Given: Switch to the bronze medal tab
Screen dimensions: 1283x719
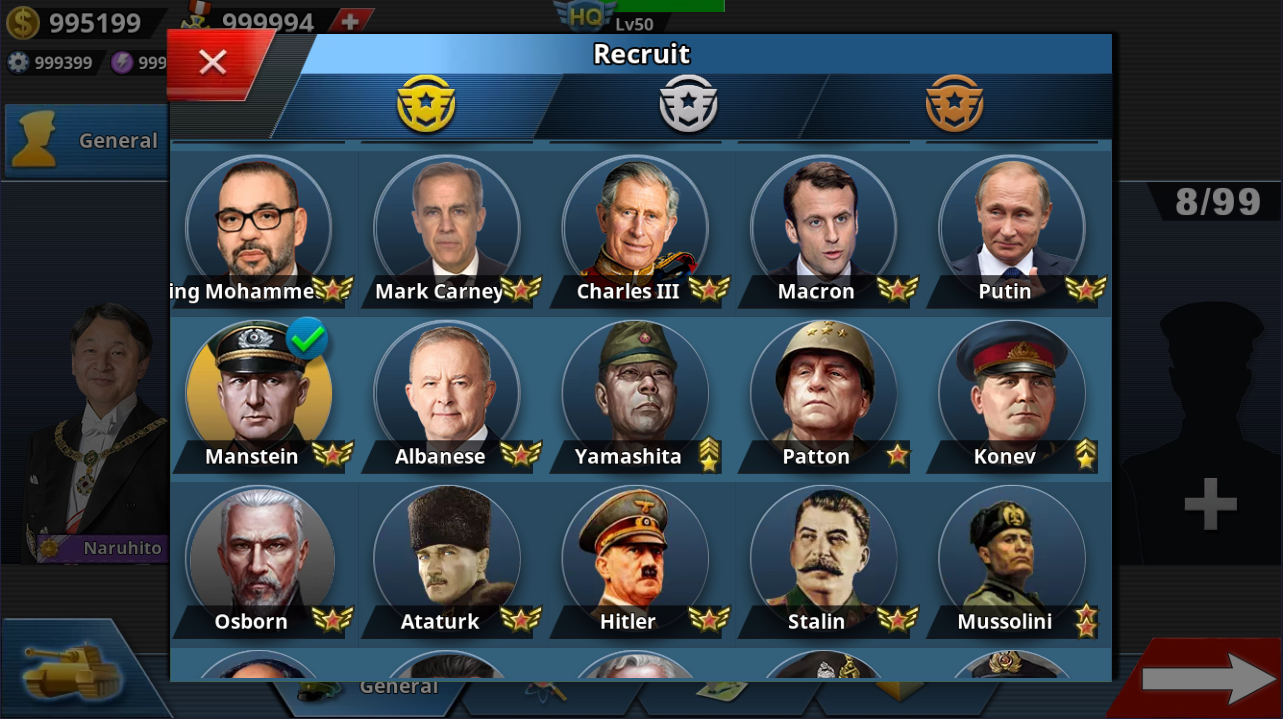Looking at the screenshot, I should (954, 104).
